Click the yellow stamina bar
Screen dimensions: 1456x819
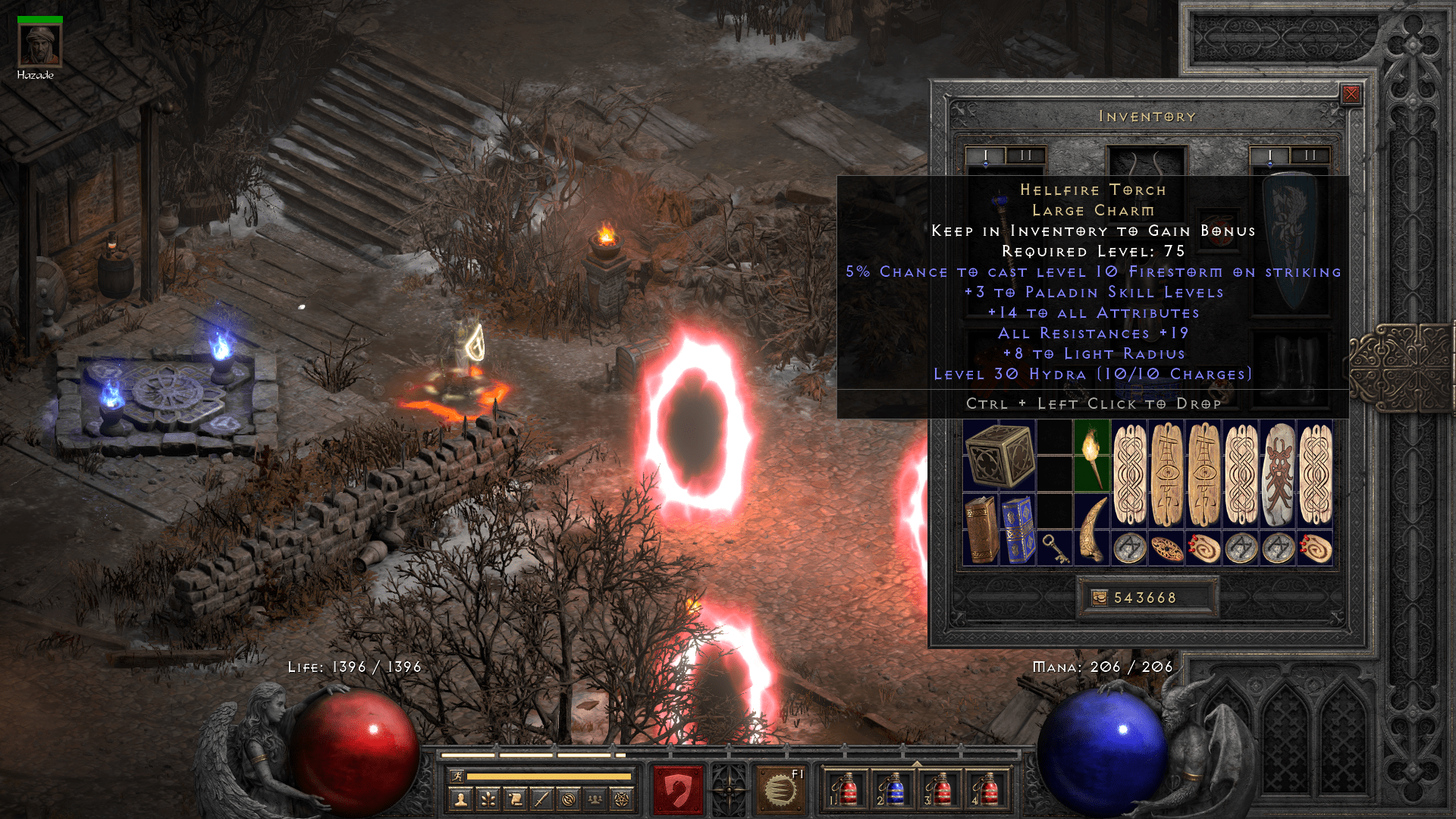[550, 775]
